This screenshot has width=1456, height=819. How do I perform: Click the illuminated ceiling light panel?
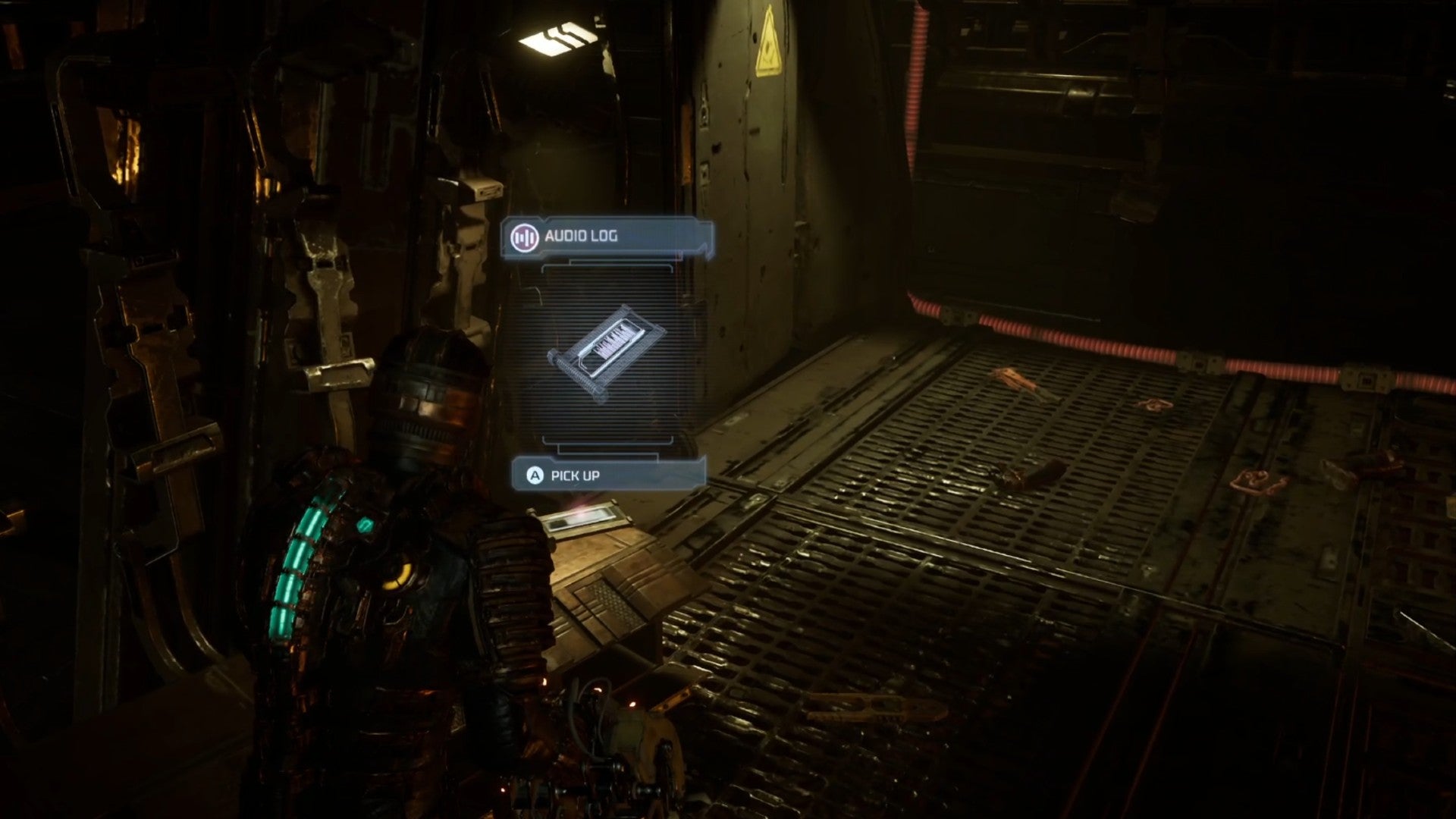[559, 36]
